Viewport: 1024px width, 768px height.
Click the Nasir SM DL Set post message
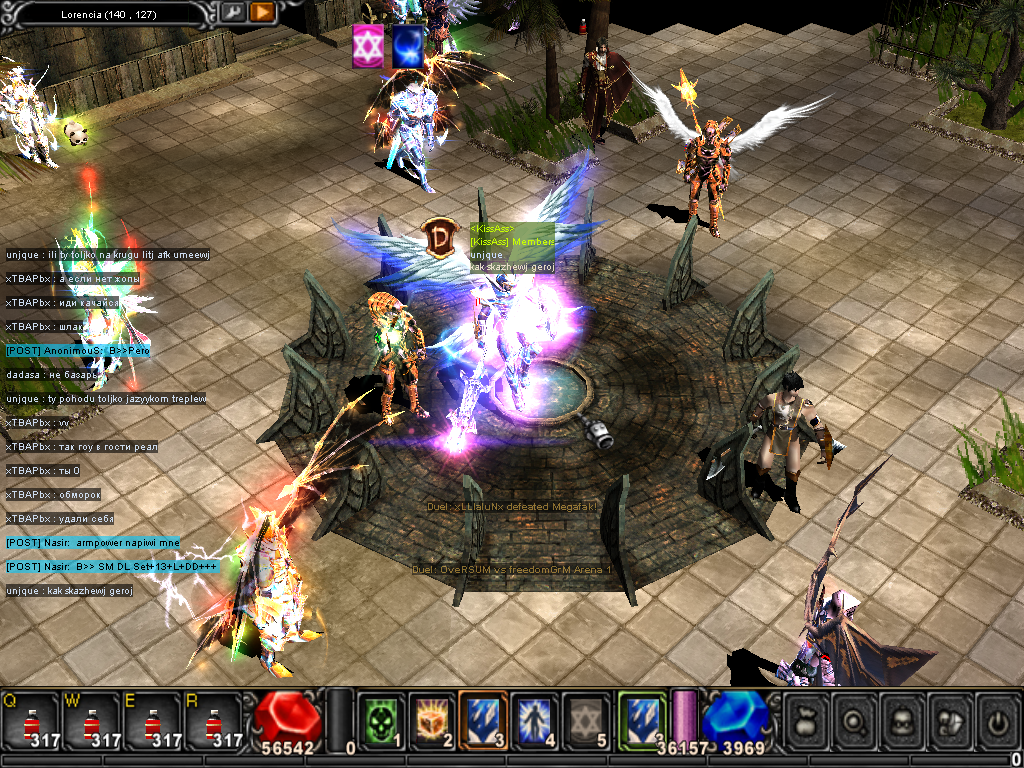pyautogui.click(x=111, y=567)
